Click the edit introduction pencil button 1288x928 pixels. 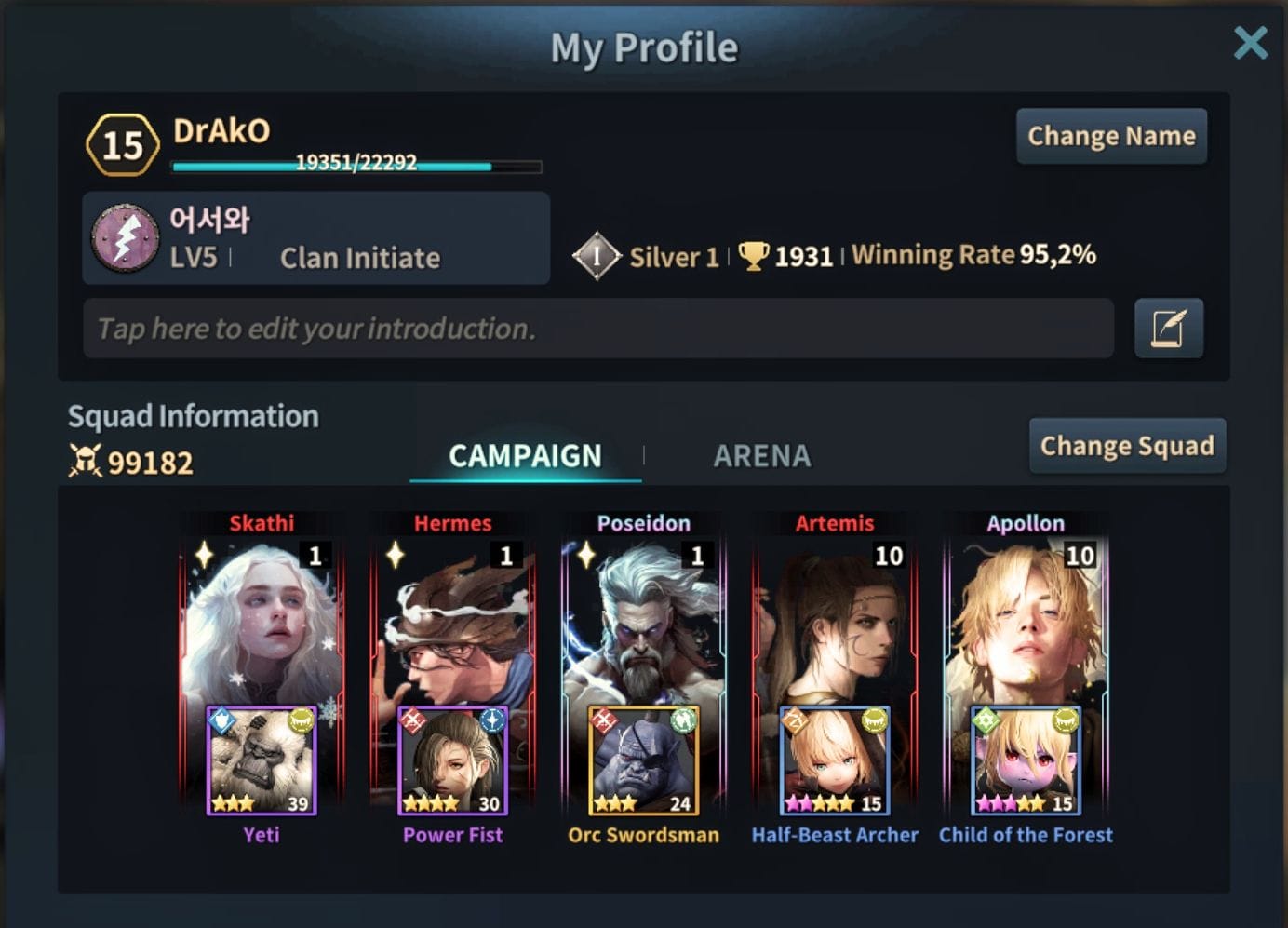(x=1168, y=329)
